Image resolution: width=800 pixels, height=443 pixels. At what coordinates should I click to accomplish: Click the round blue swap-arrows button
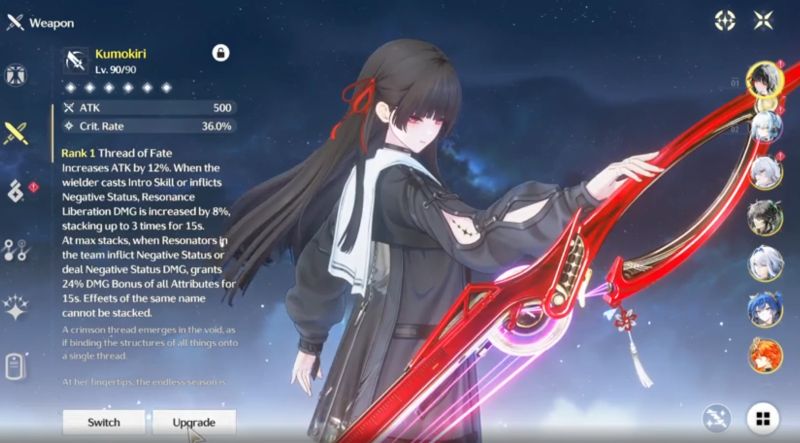(x=716, y=418)
